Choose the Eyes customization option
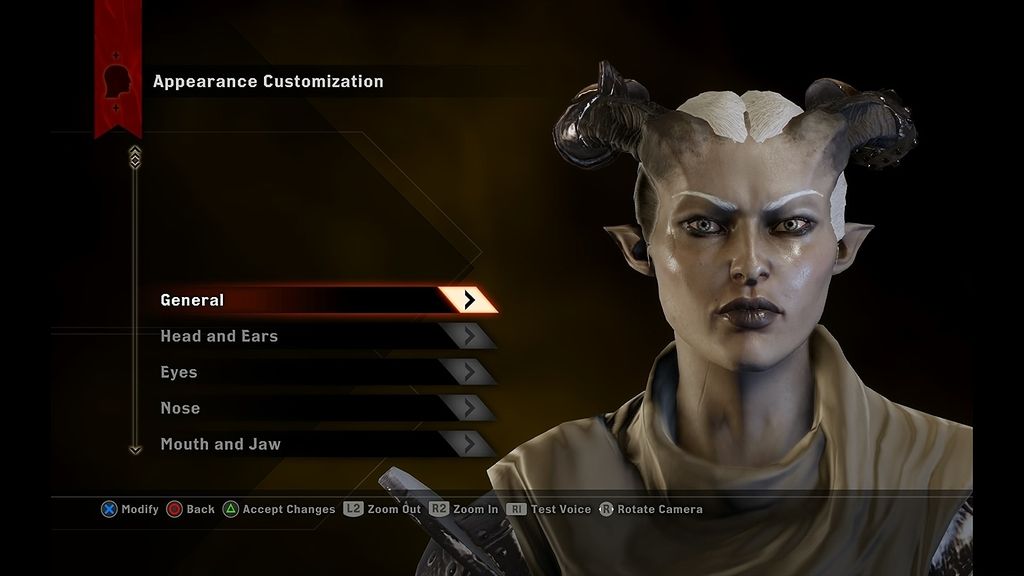The height and width of the screenshot is (576, 1024). pos(320,372)
